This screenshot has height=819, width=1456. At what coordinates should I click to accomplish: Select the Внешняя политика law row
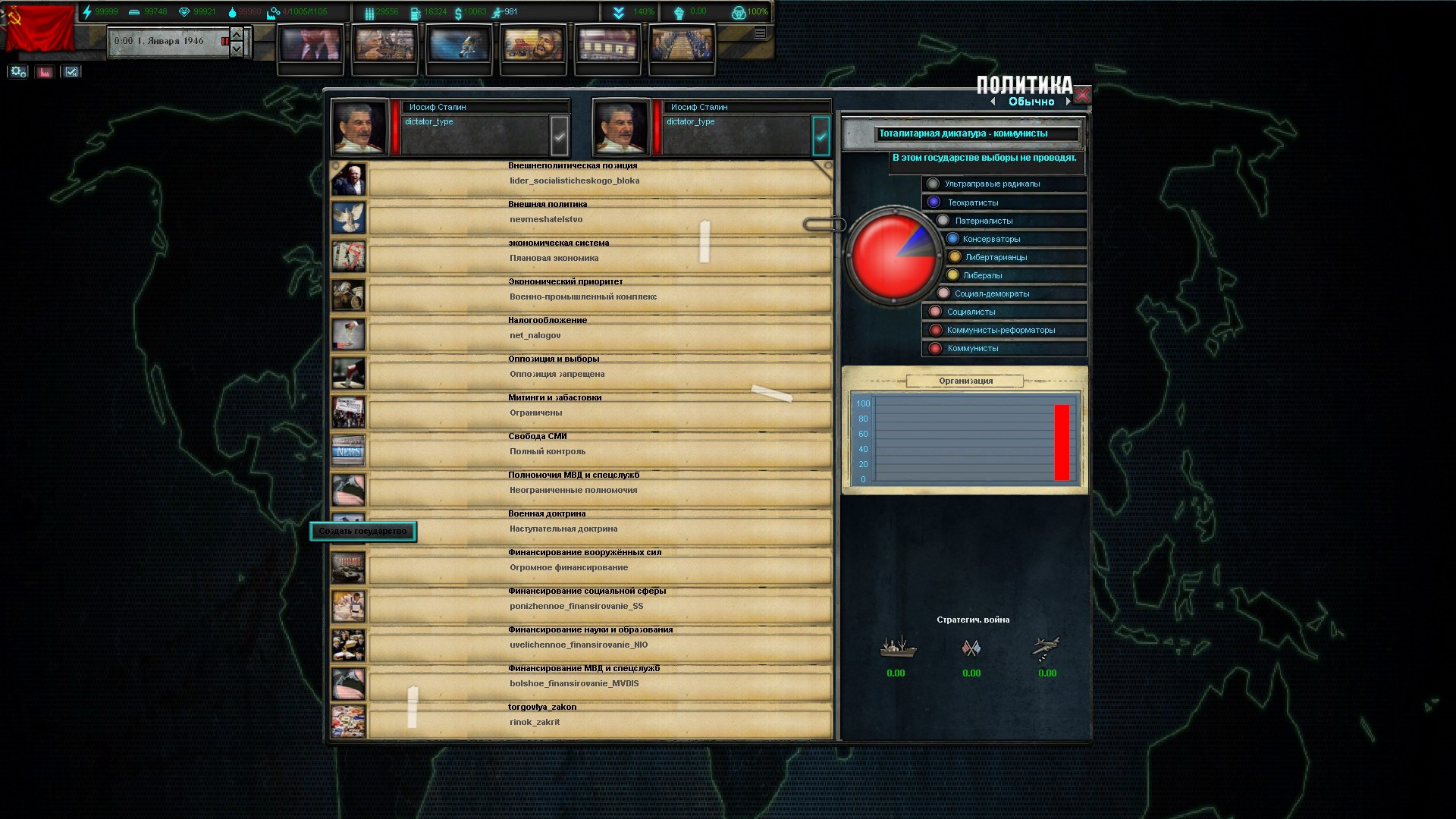point(599,219)
